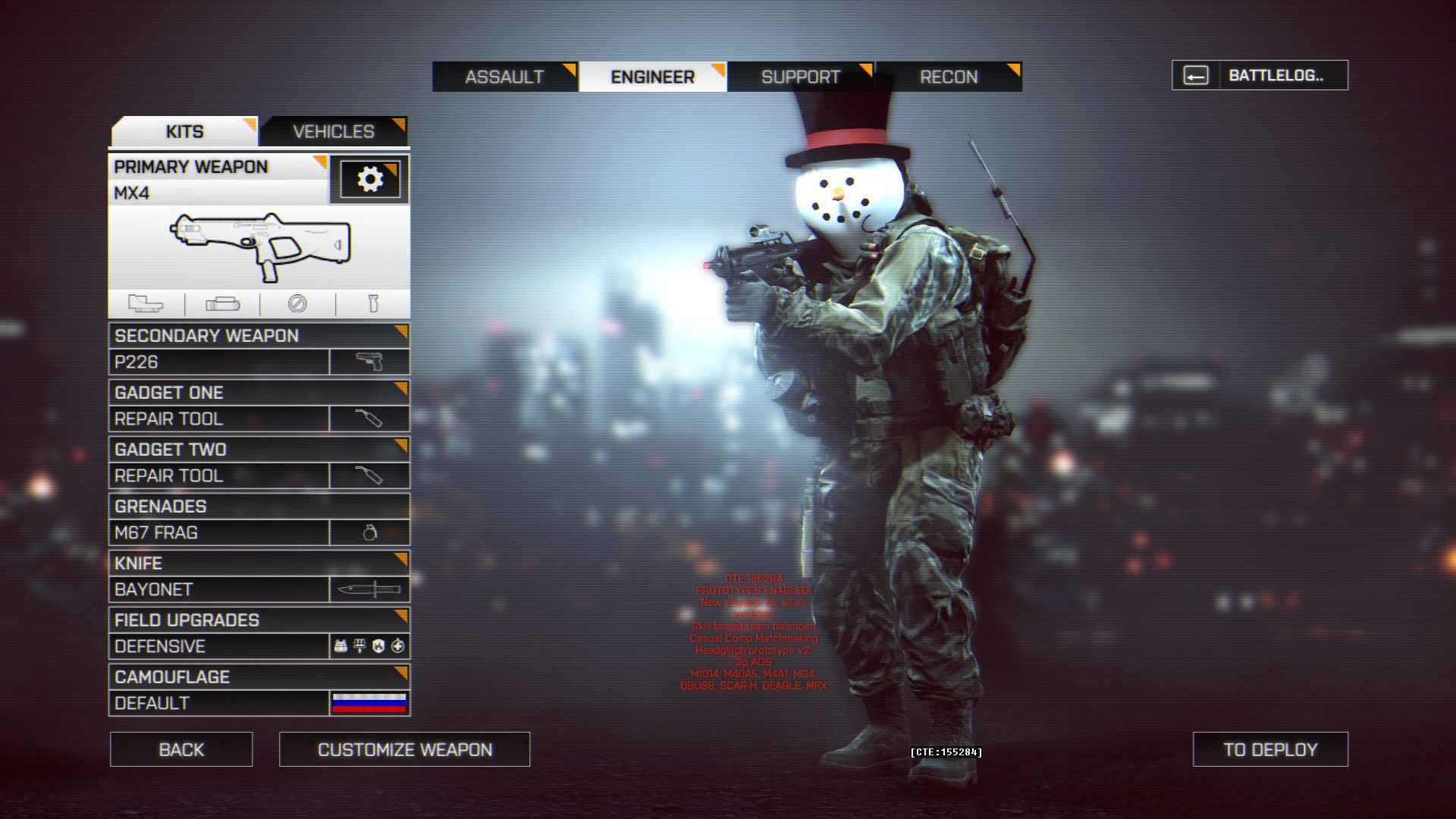Image resolution: width=1456 pixels, height=819 pixels.
Task: Choose the Support class tab
Action: pyautogui.click(x=800, y=77)
